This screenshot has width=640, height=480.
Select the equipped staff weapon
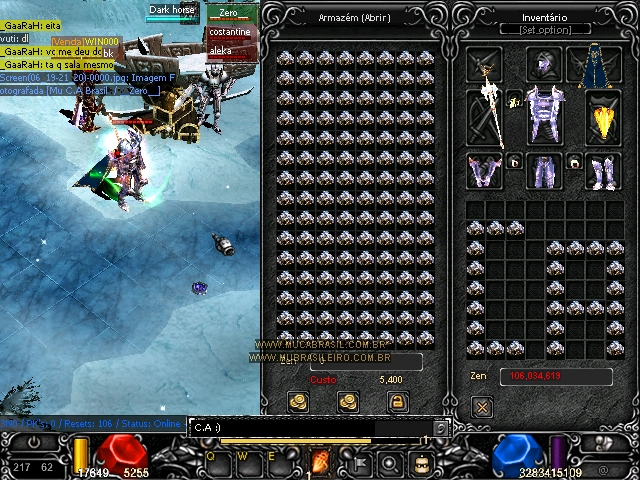tap(487, 115)
